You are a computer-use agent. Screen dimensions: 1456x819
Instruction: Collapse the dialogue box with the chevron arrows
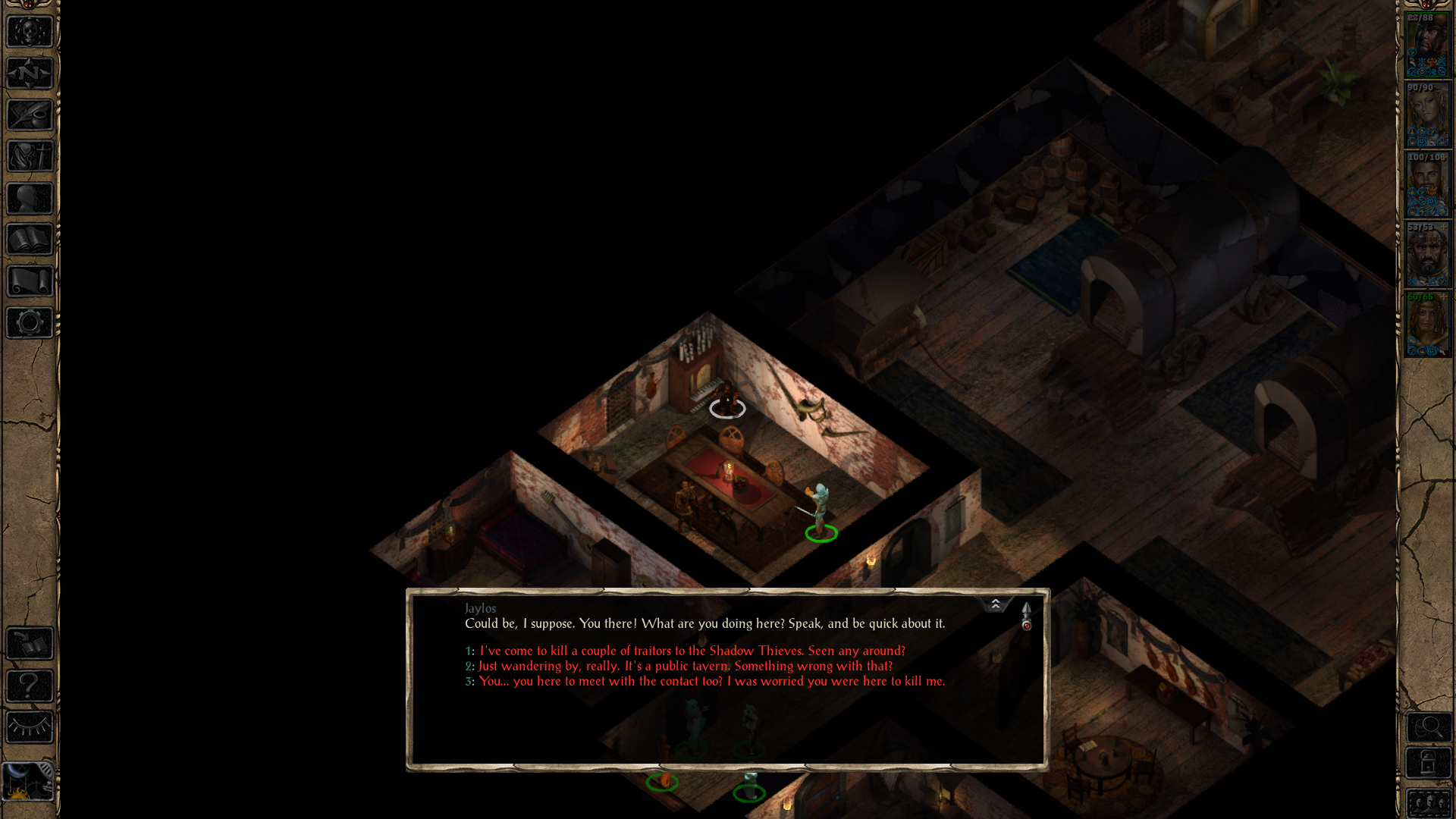tap(996, 604)
